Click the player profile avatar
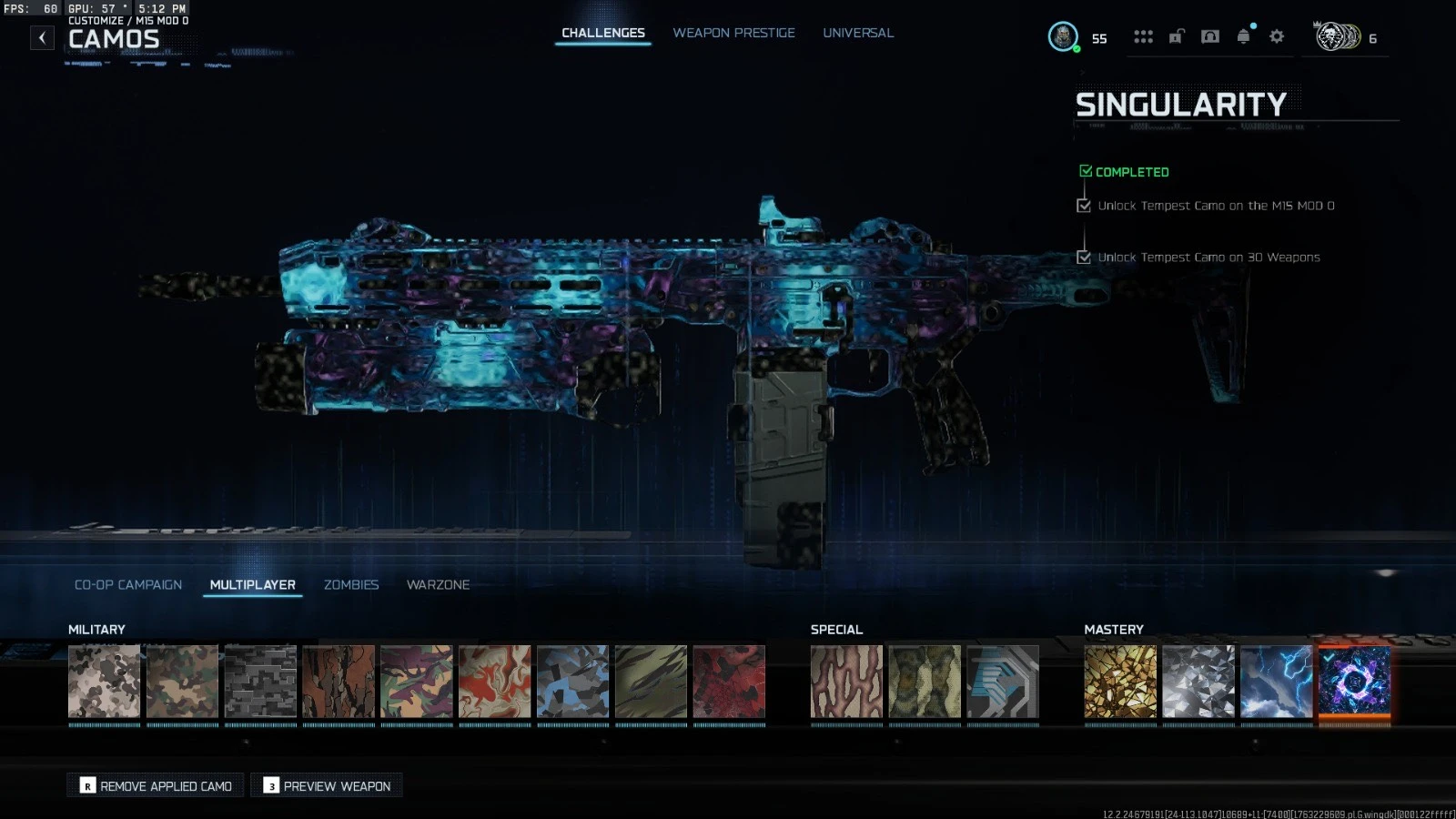Viewport: 1456px width, 819px height. (x=1065, y=38)
